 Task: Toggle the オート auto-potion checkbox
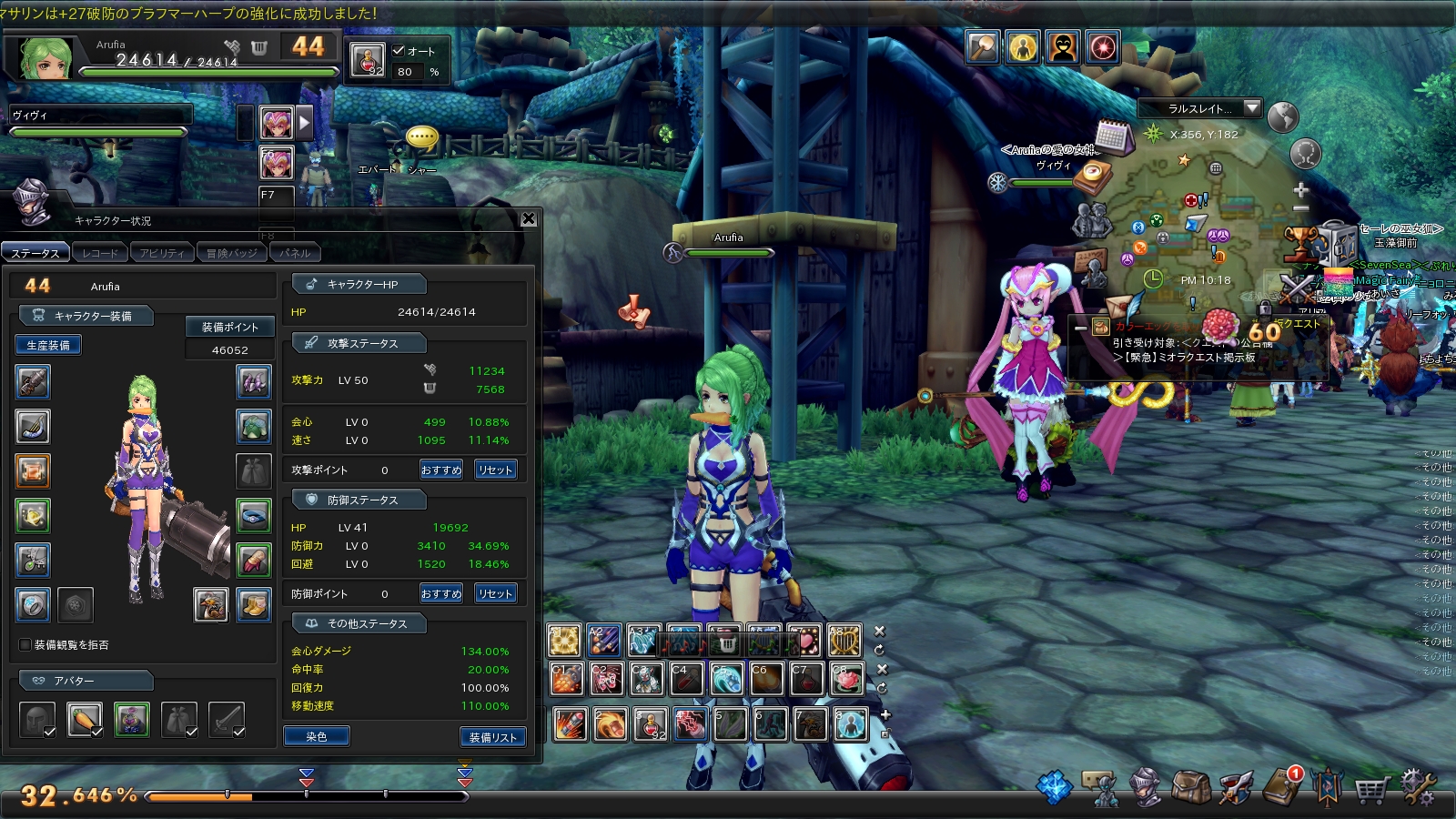click(399, 51)
